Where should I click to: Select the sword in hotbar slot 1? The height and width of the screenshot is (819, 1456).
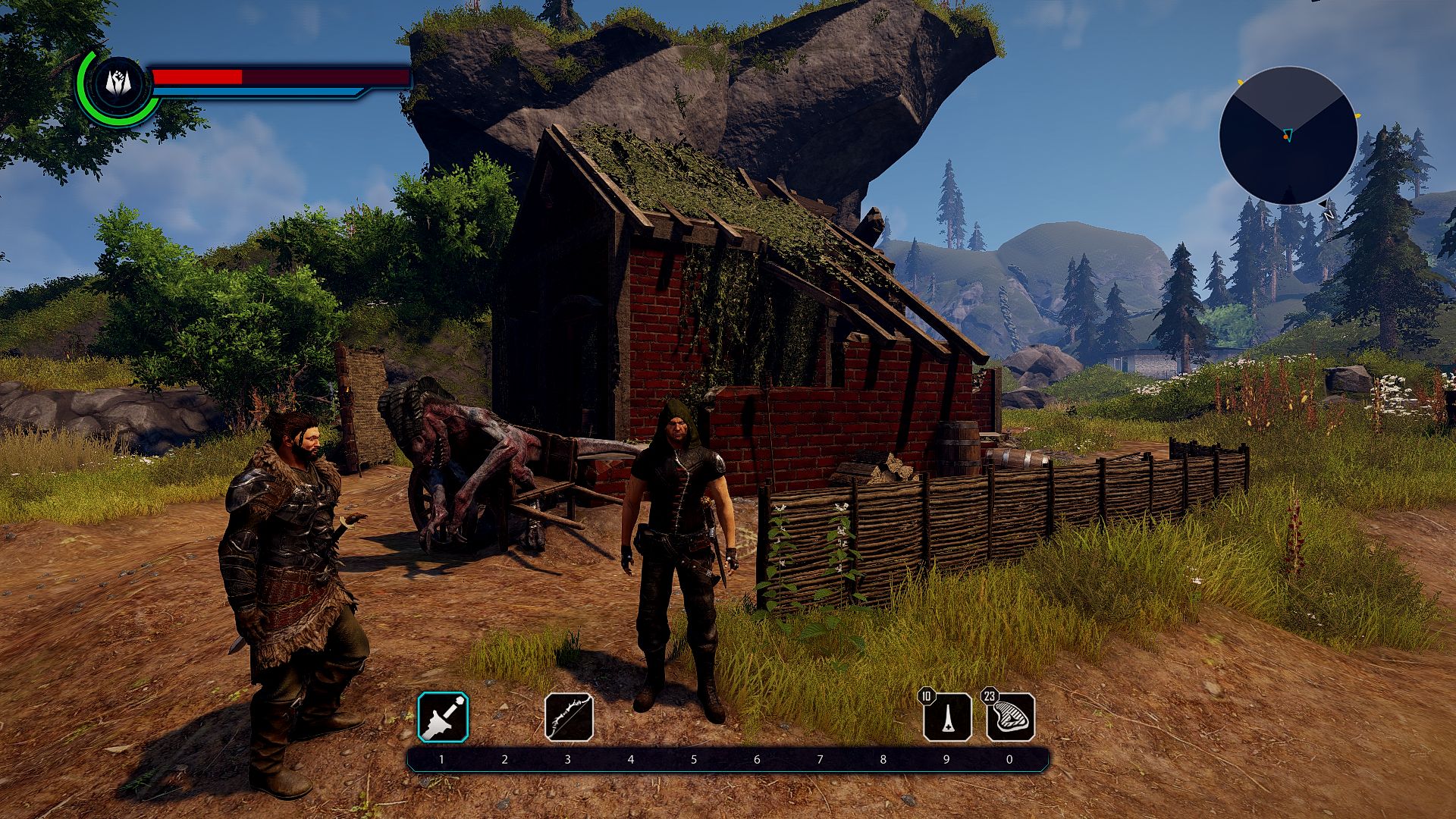[443, 717]
